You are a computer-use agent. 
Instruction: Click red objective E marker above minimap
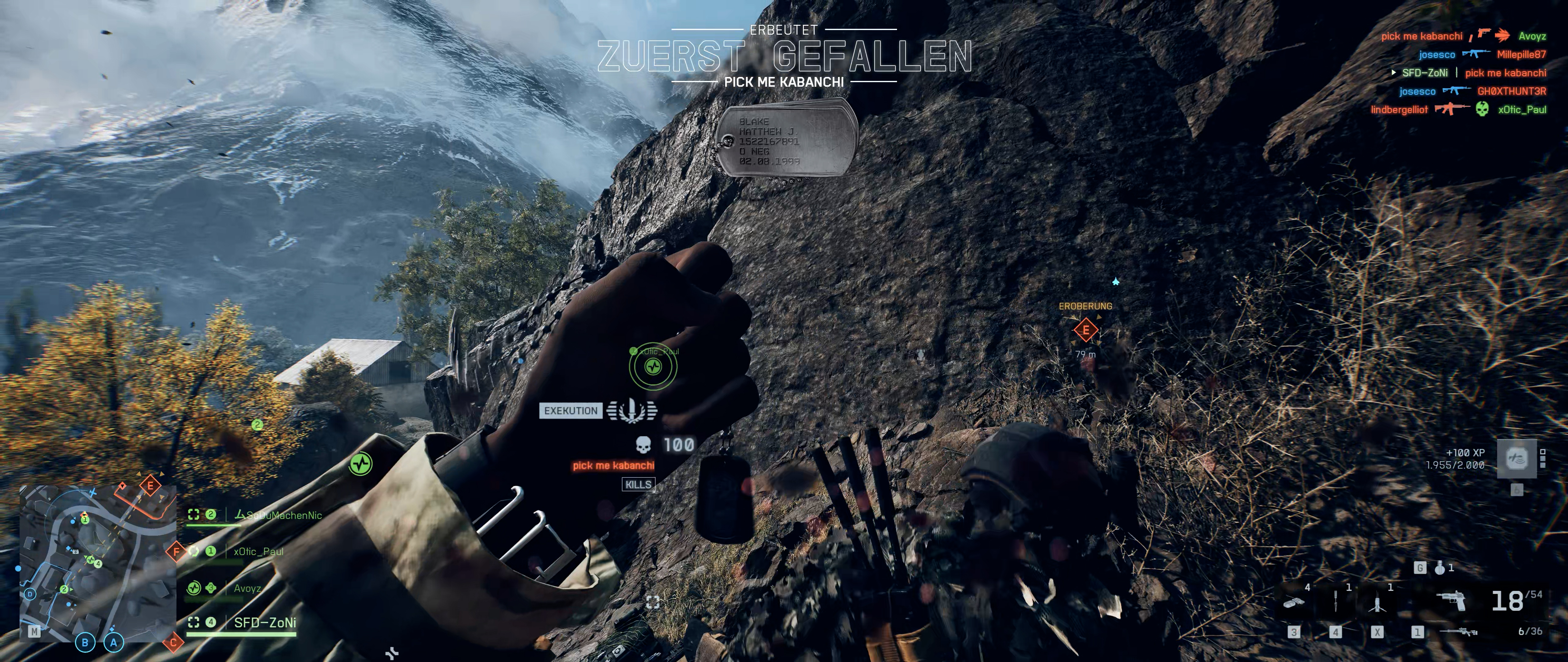[150, 485]
